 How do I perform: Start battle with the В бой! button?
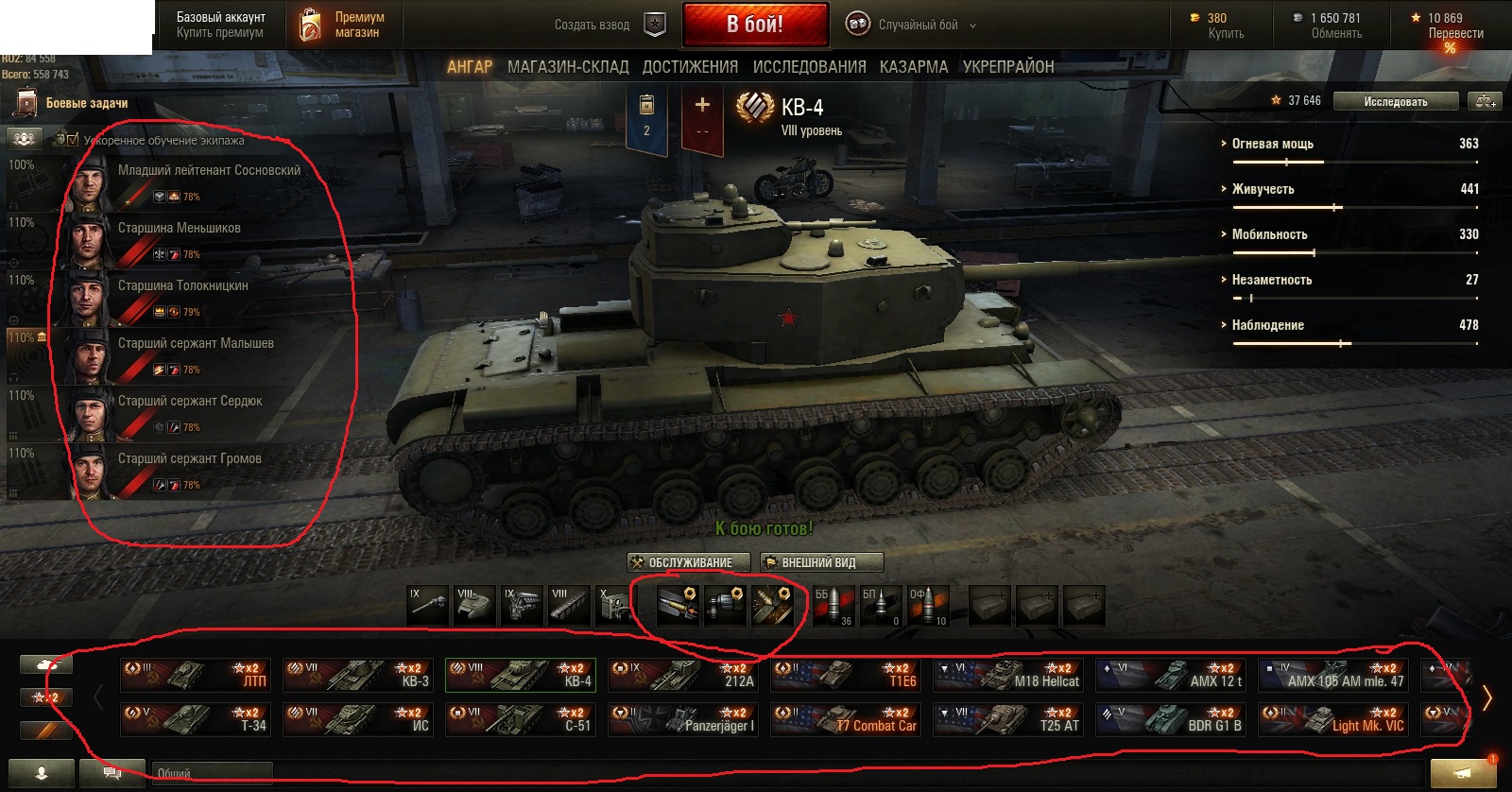[x=755, y=25]
